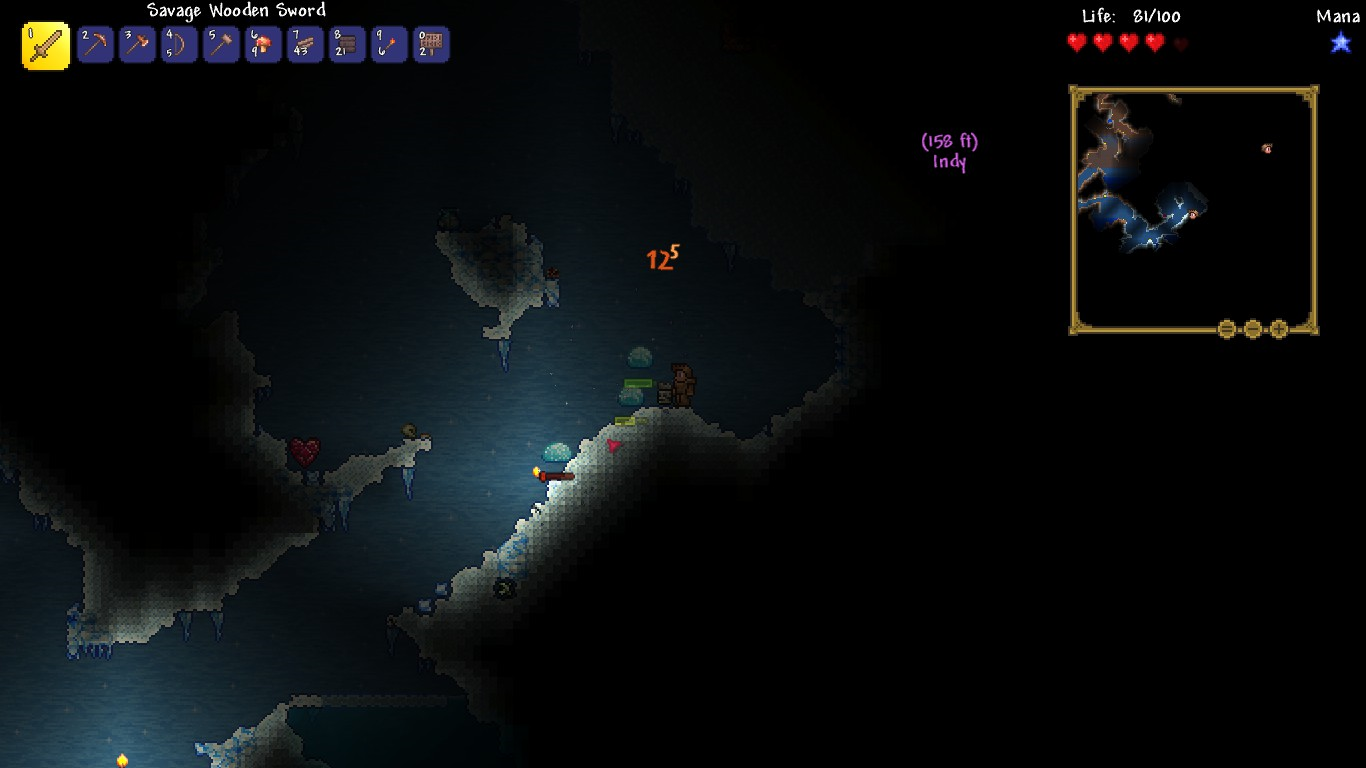Choose the torch stack in slot 9
The width and height of the screenshot is (1366, 768).
pos(389,45)
